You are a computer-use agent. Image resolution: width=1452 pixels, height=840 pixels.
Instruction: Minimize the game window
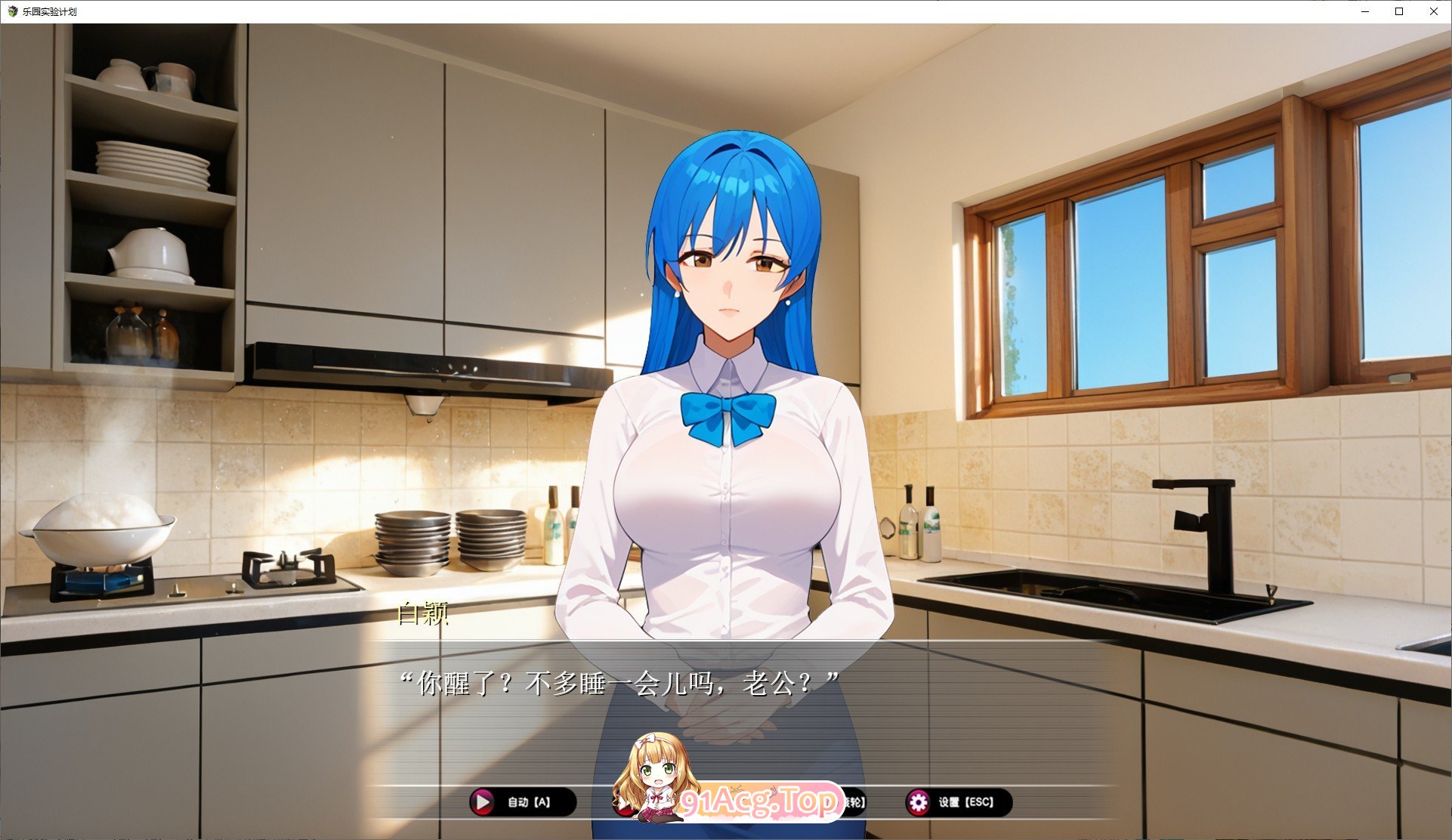pyautogui.click(x=1364, y=11)
